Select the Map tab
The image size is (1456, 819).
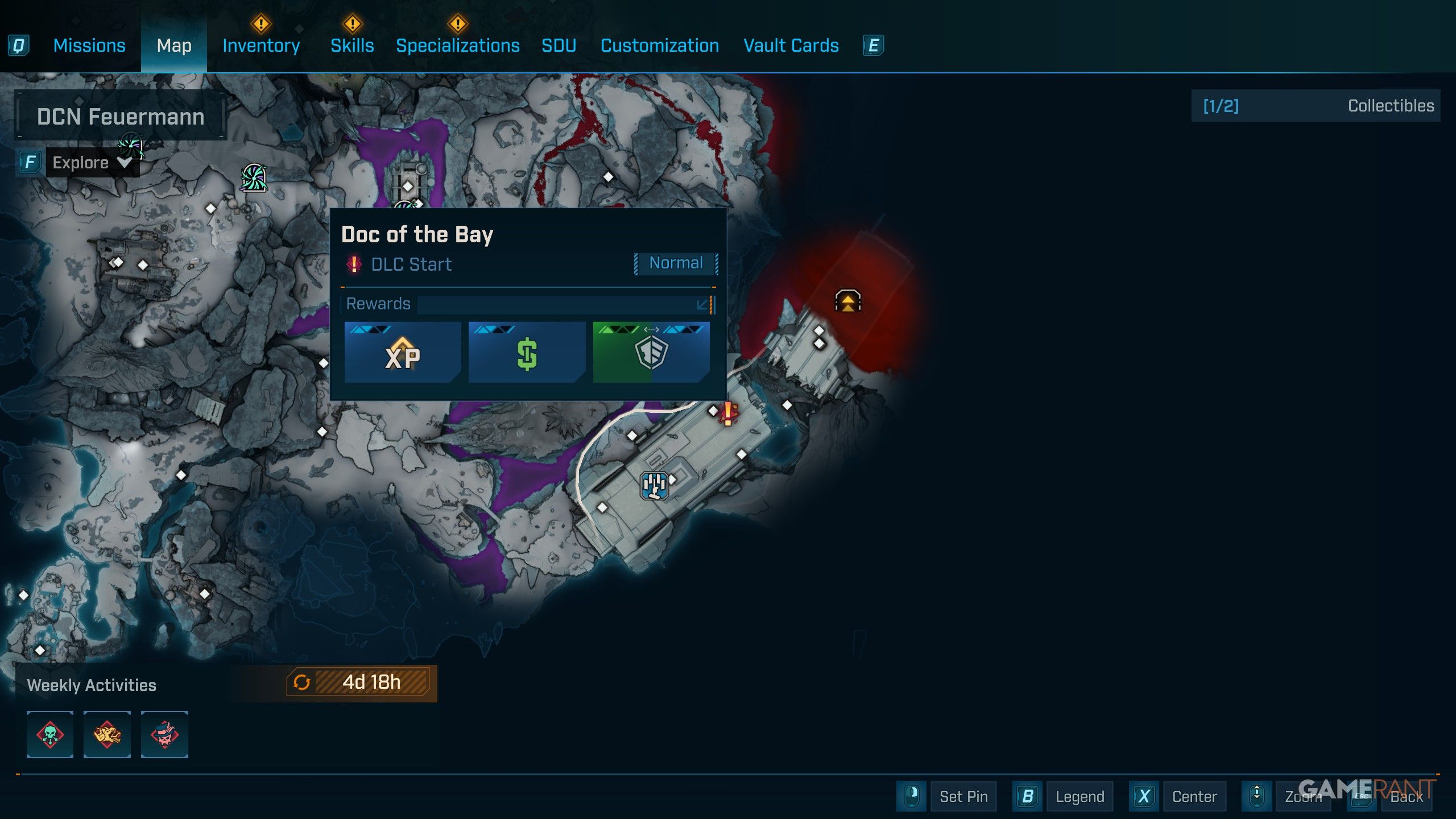174,45
